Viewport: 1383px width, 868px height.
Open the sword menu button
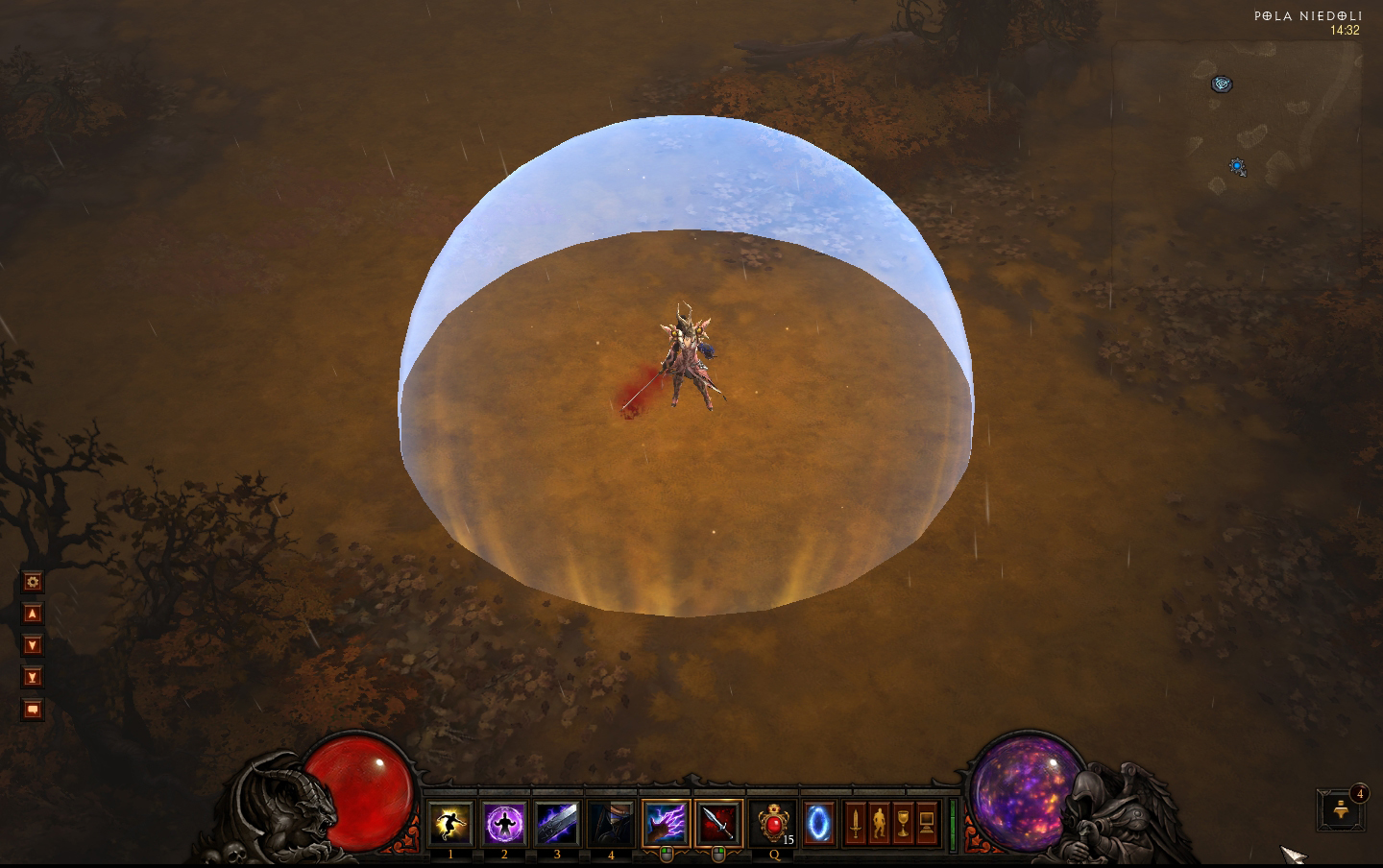tap(855, 823)
